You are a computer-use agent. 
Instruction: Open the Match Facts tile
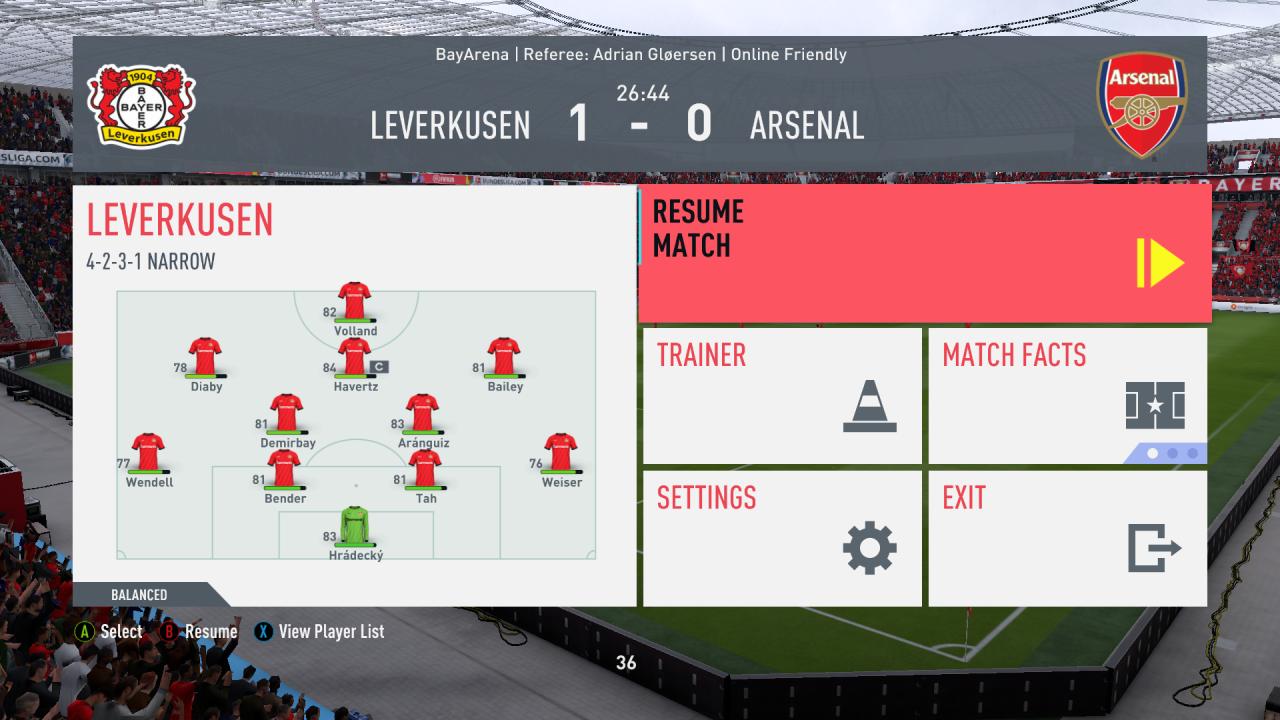tap(1067, 396)
